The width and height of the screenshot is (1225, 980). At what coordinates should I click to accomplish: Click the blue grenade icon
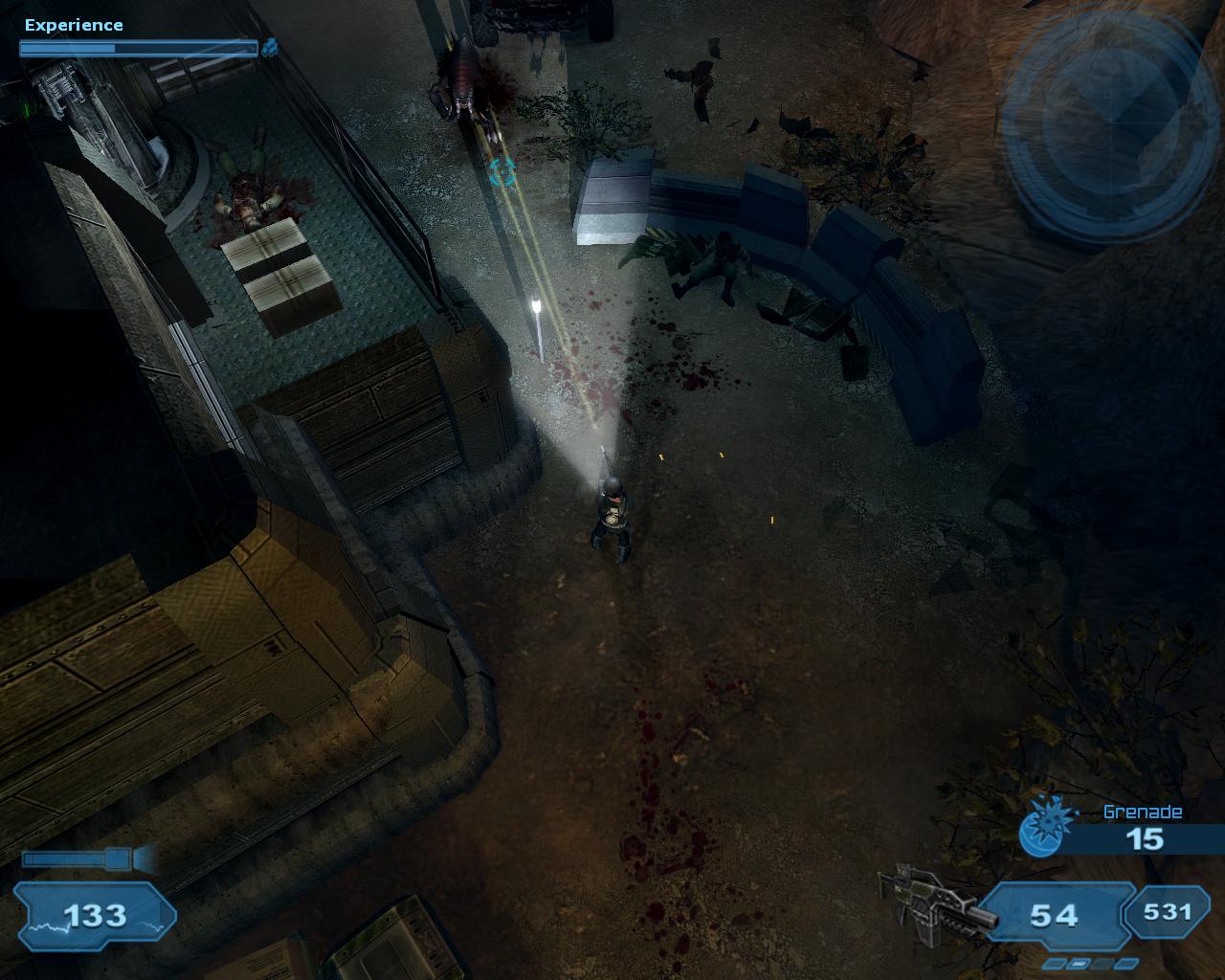tap(1039, 829)
